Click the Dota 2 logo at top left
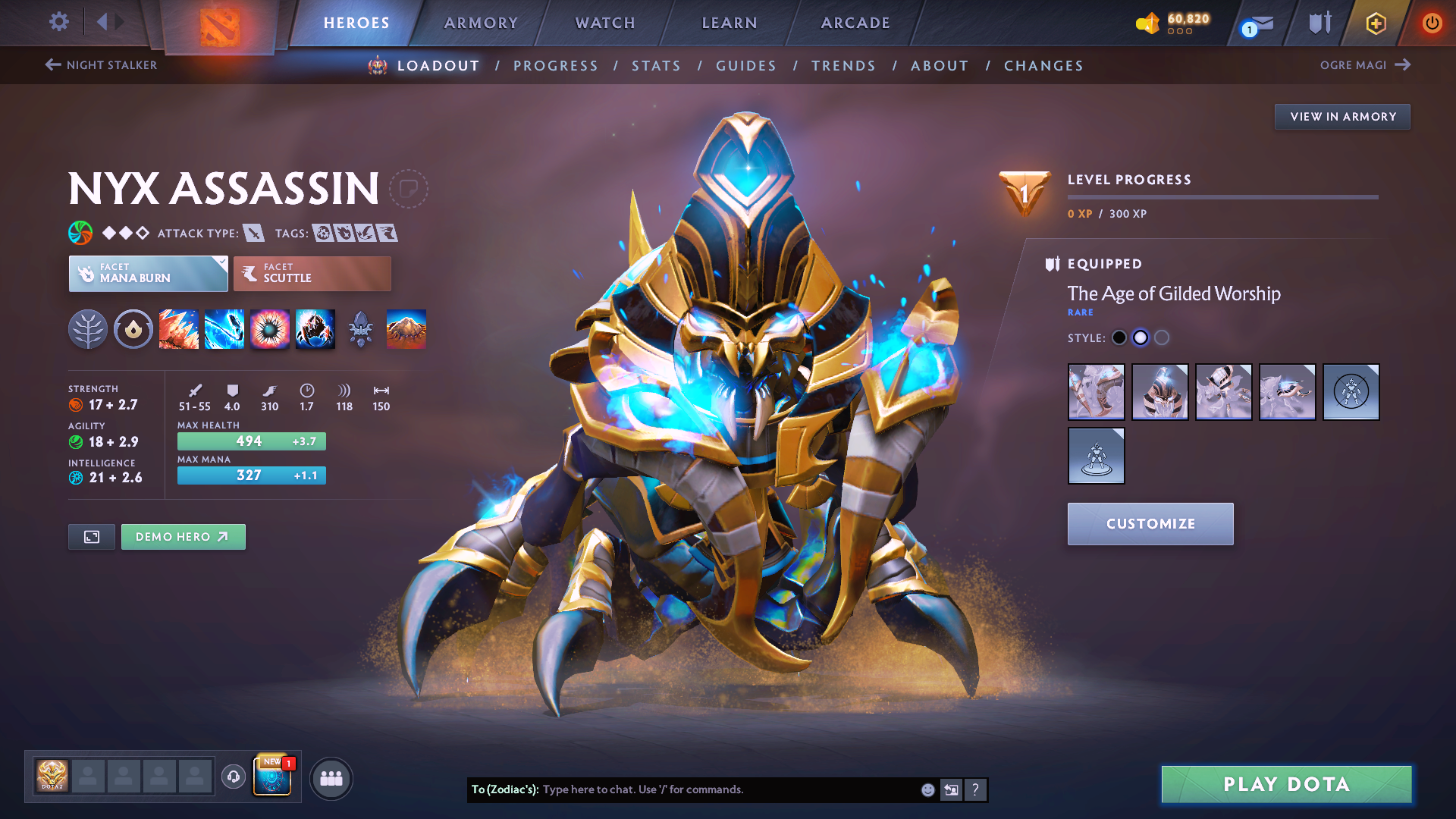This screenshot has height=819, width=1456. (218, 24)
